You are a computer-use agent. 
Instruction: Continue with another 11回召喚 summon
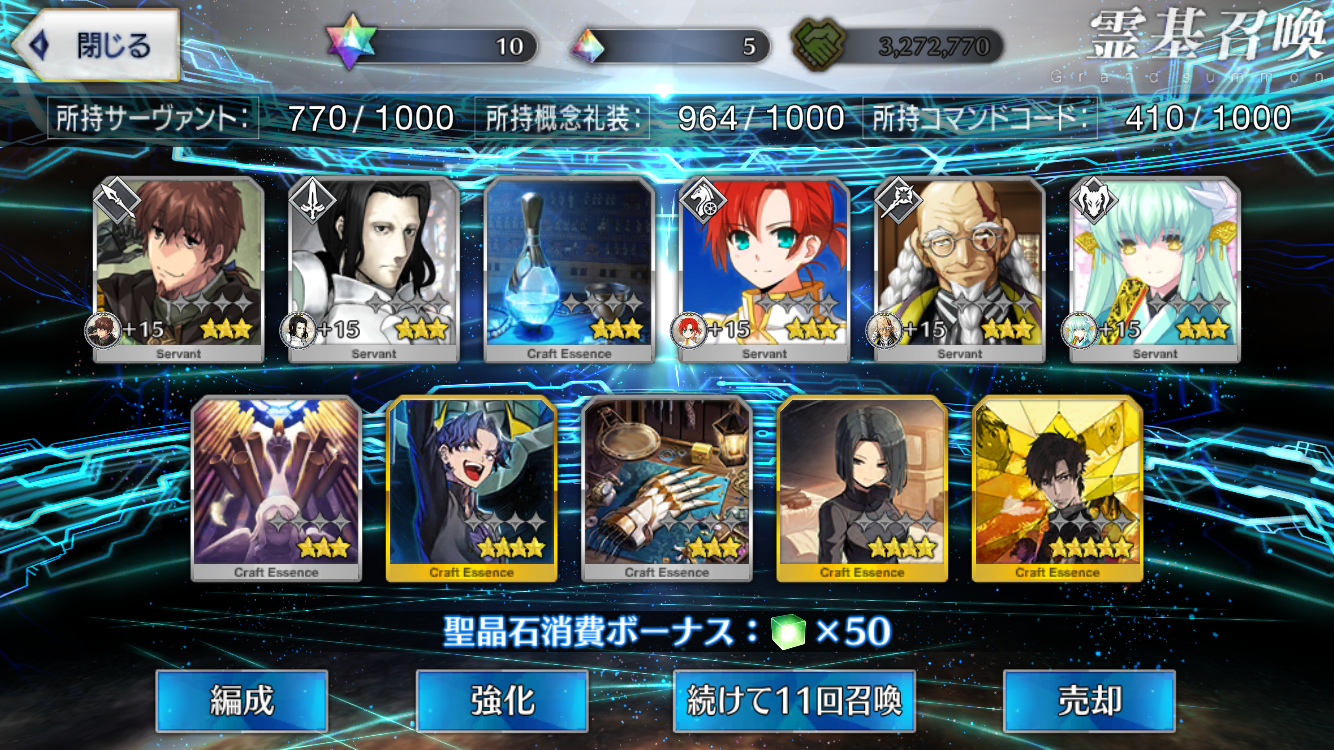pyautogui.click(x=795, y=700)
